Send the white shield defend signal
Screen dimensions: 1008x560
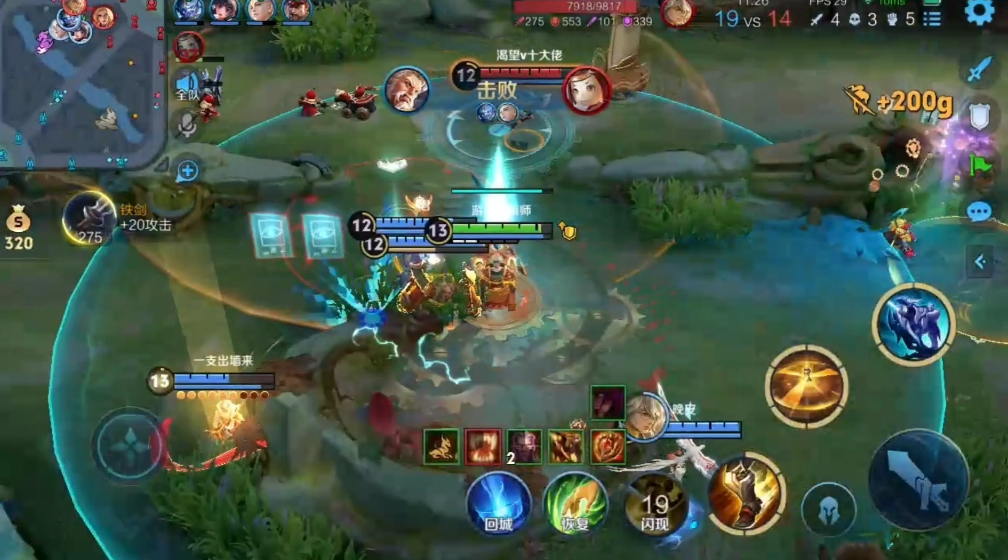979,117
